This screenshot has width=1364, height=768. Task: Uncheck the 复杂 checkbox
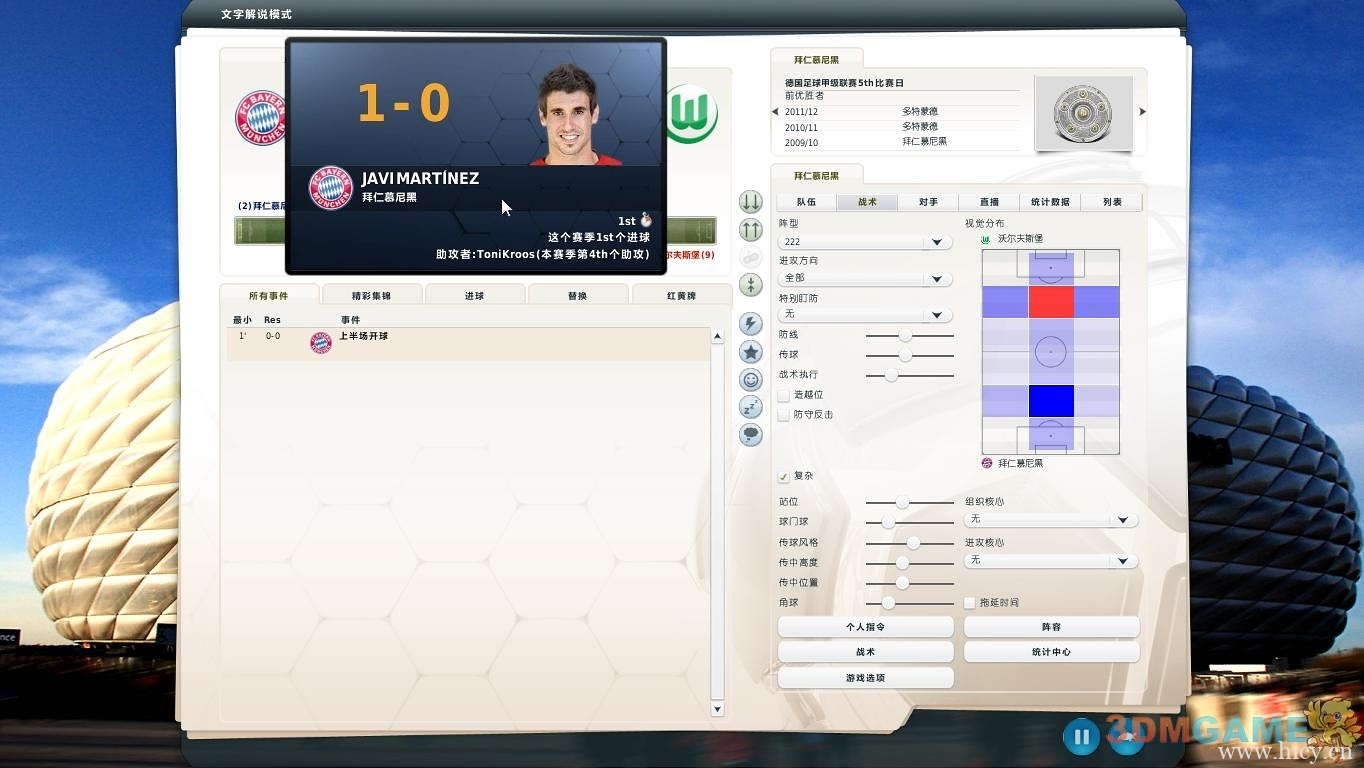click(x=784, y=476)
